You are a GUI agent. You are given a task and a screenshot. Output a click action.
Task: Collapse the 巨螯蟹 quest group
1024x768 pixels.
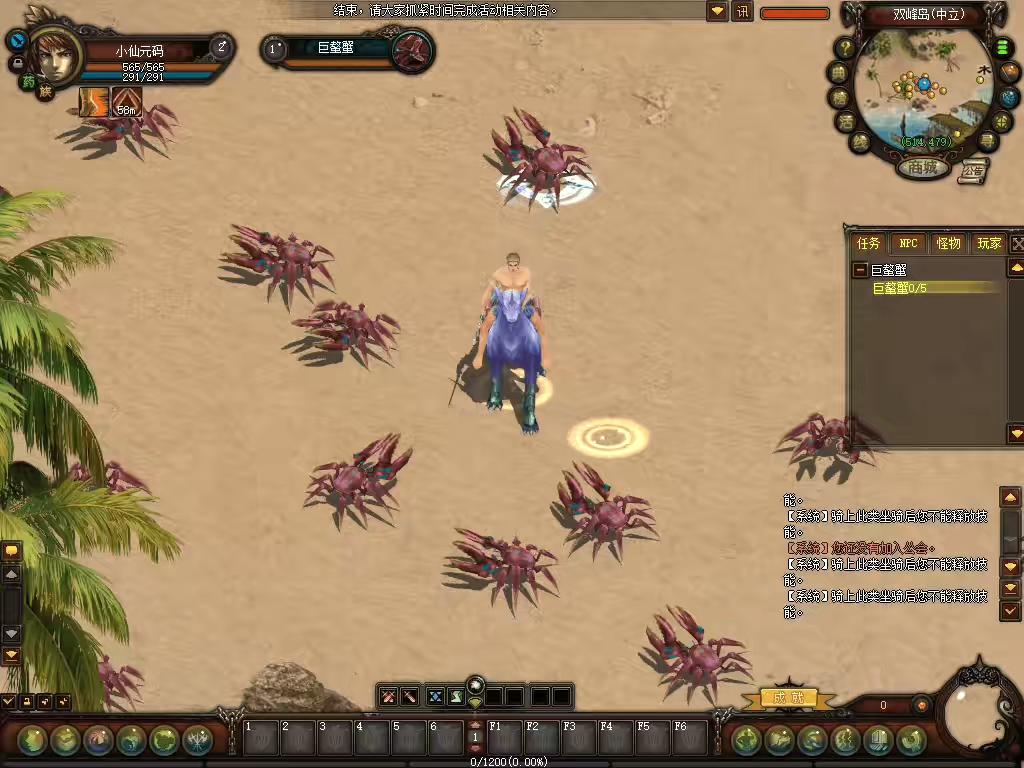[859, 270]
